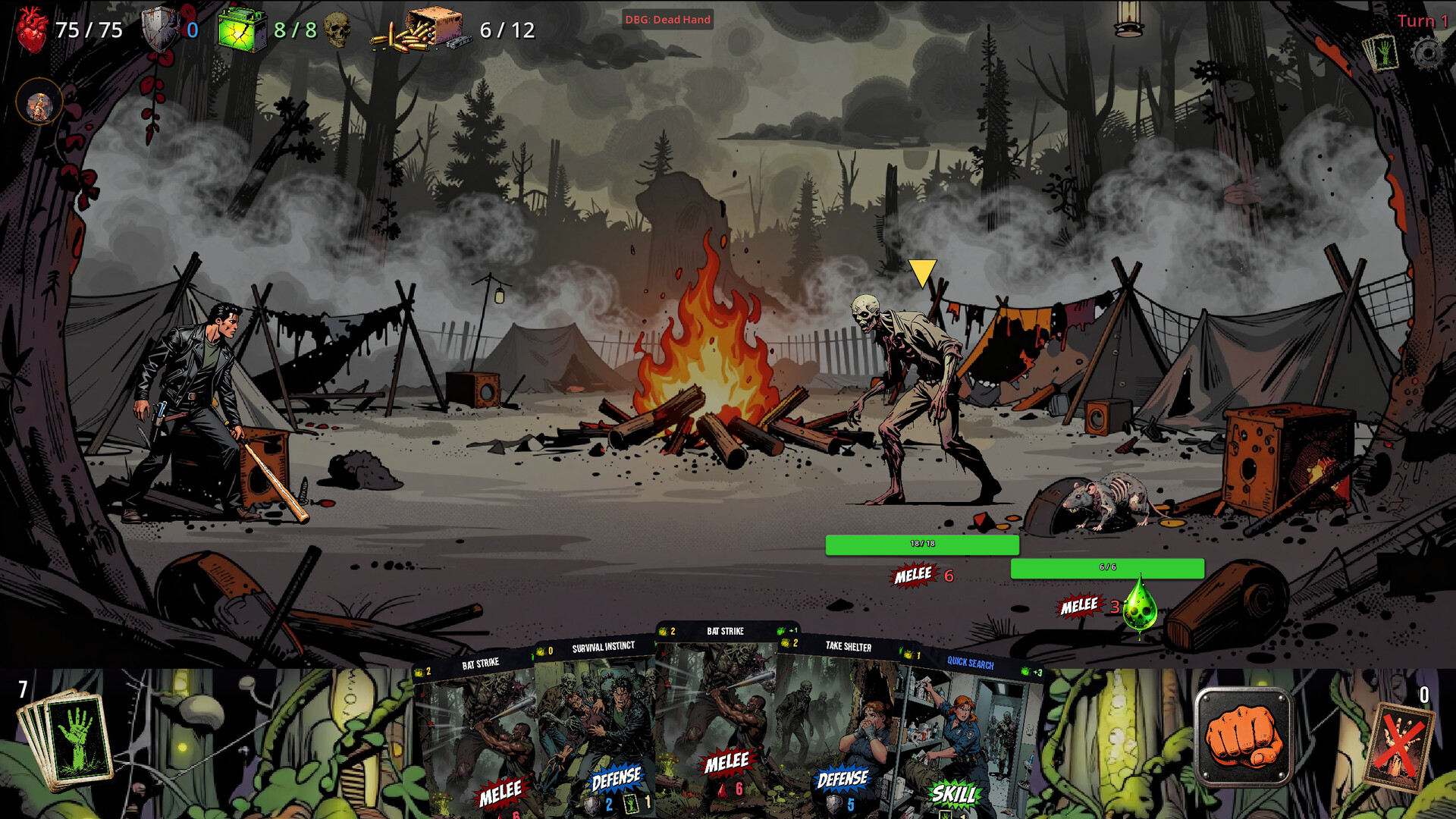Open the draw pile showing 7 cards
1456x819 pixels.
click(x=68, y=739)
